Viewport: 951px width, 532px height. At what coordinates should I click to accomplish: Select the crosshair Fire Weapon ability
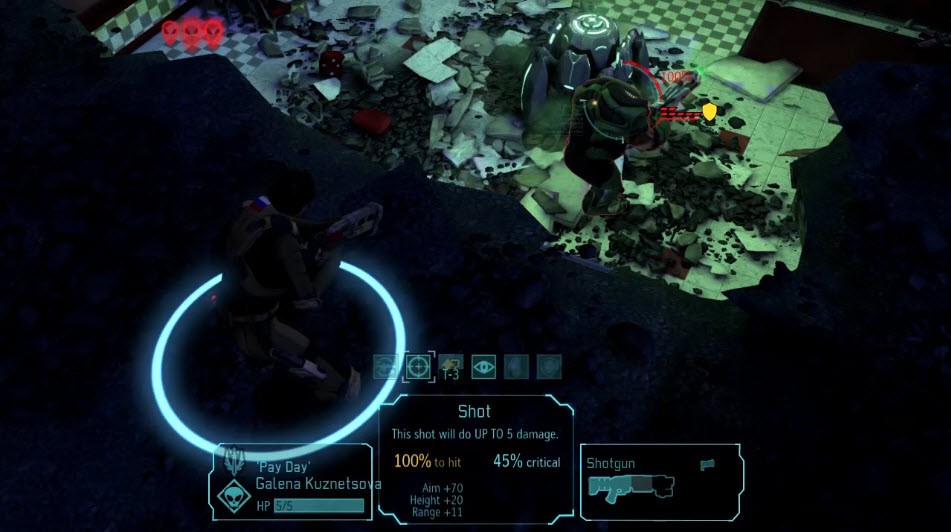click(x=418, y=367)
